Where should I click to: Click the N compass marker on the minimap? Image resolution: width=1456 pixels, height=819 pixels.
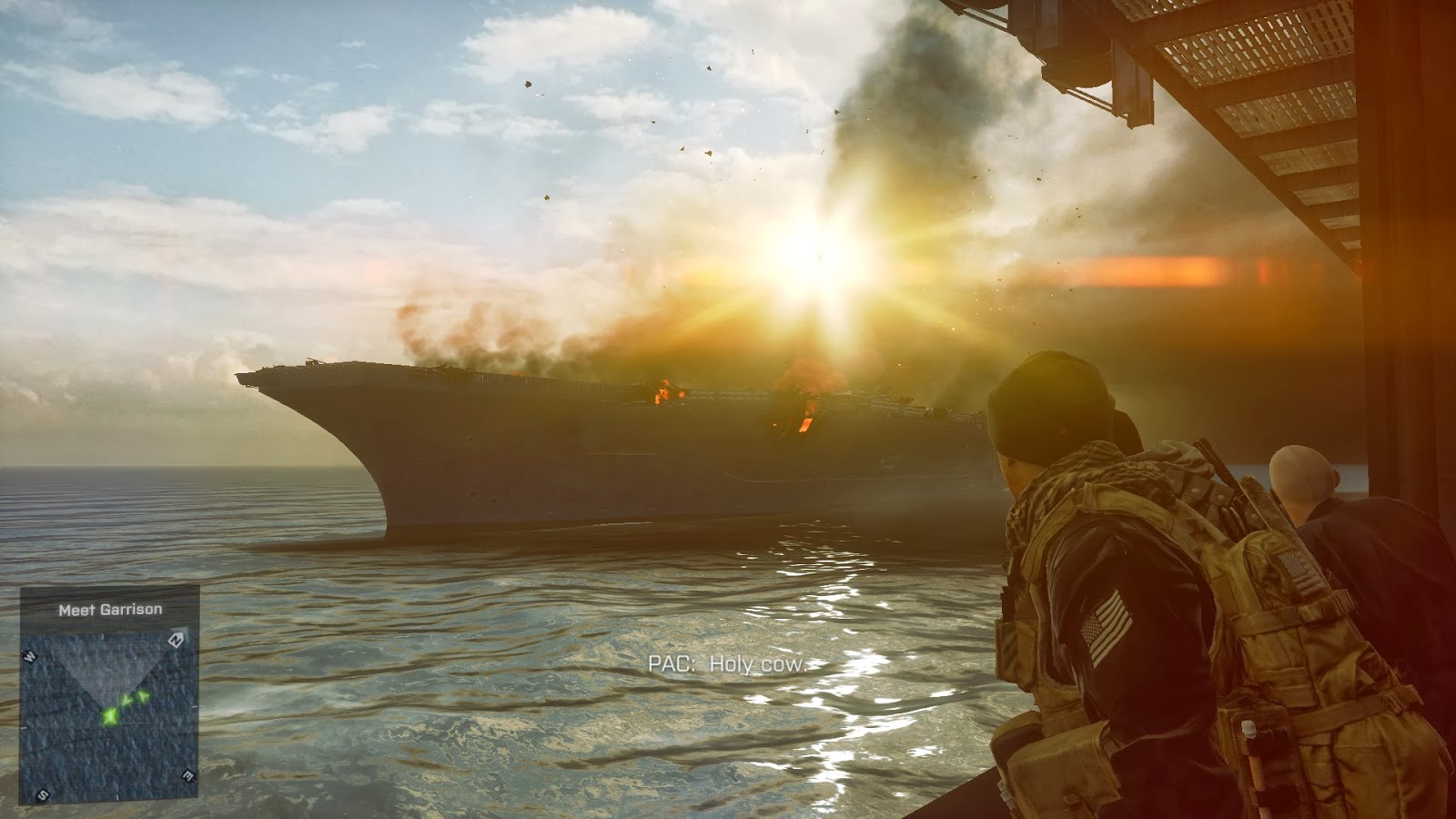pyautogui.click(x=176, y=642)
